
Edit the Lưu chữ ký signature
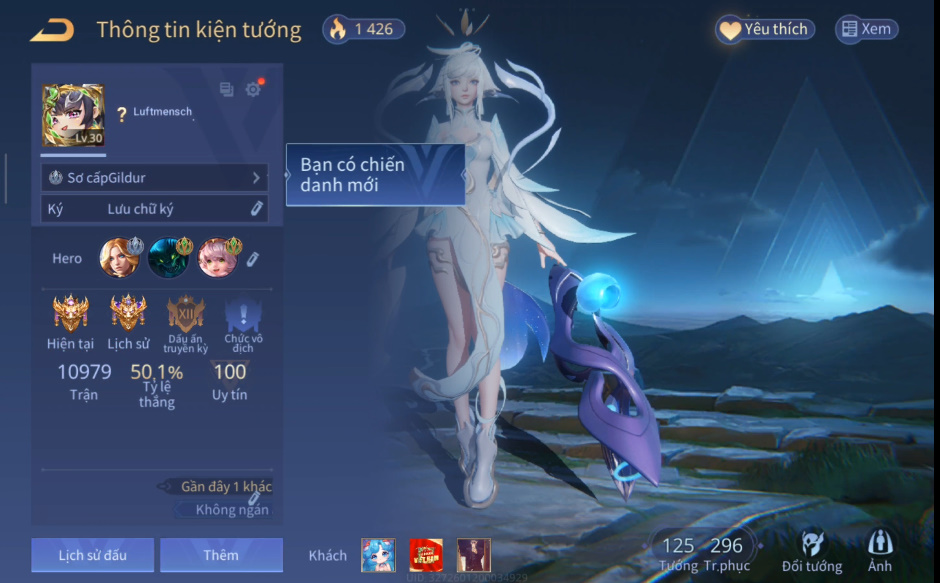tap(256, 208)
